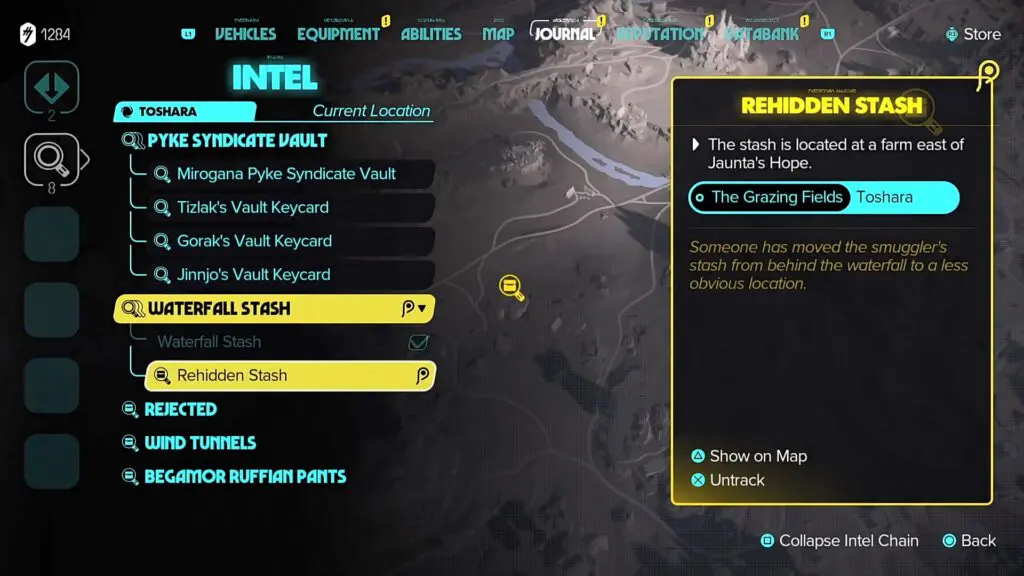Select the completed Waterfall Stash entry
This screenshot has width=1024, height=576.
click(x=209, y=342)
